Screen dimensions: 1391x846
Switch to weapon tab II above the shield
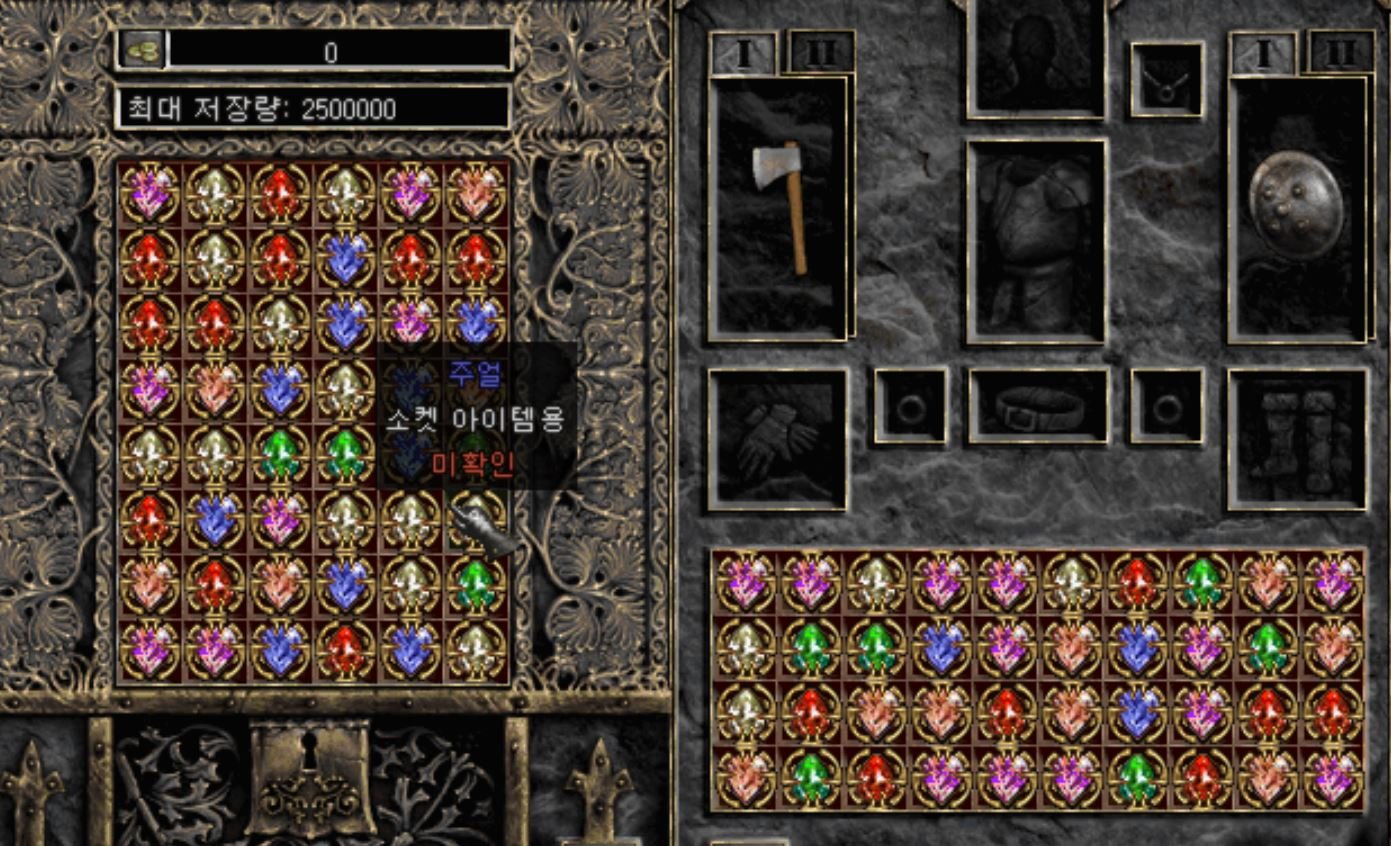pyautogui.click(x=1340, y=52)
